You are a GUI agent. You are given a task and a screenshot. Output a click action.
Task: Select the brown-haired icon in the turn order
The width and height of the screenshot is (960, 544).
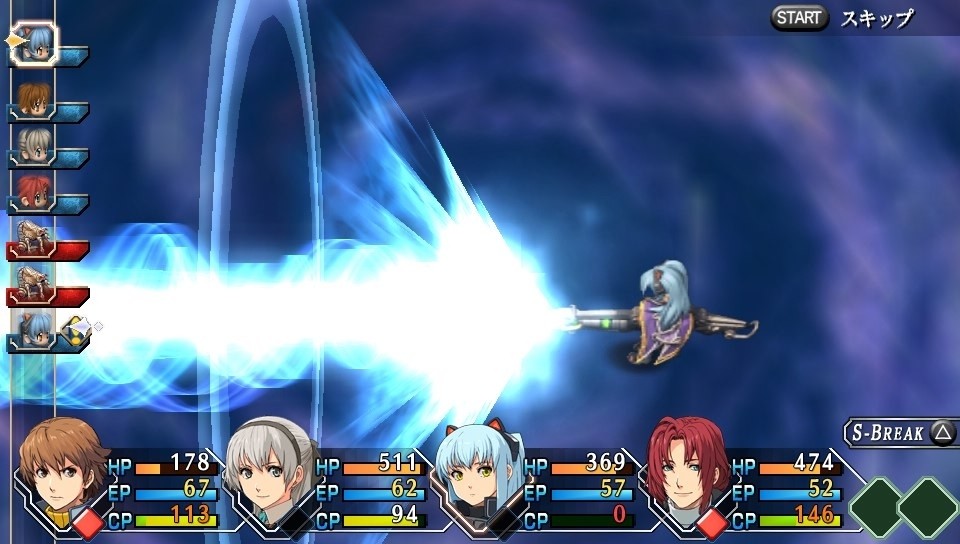pos(35,99)
